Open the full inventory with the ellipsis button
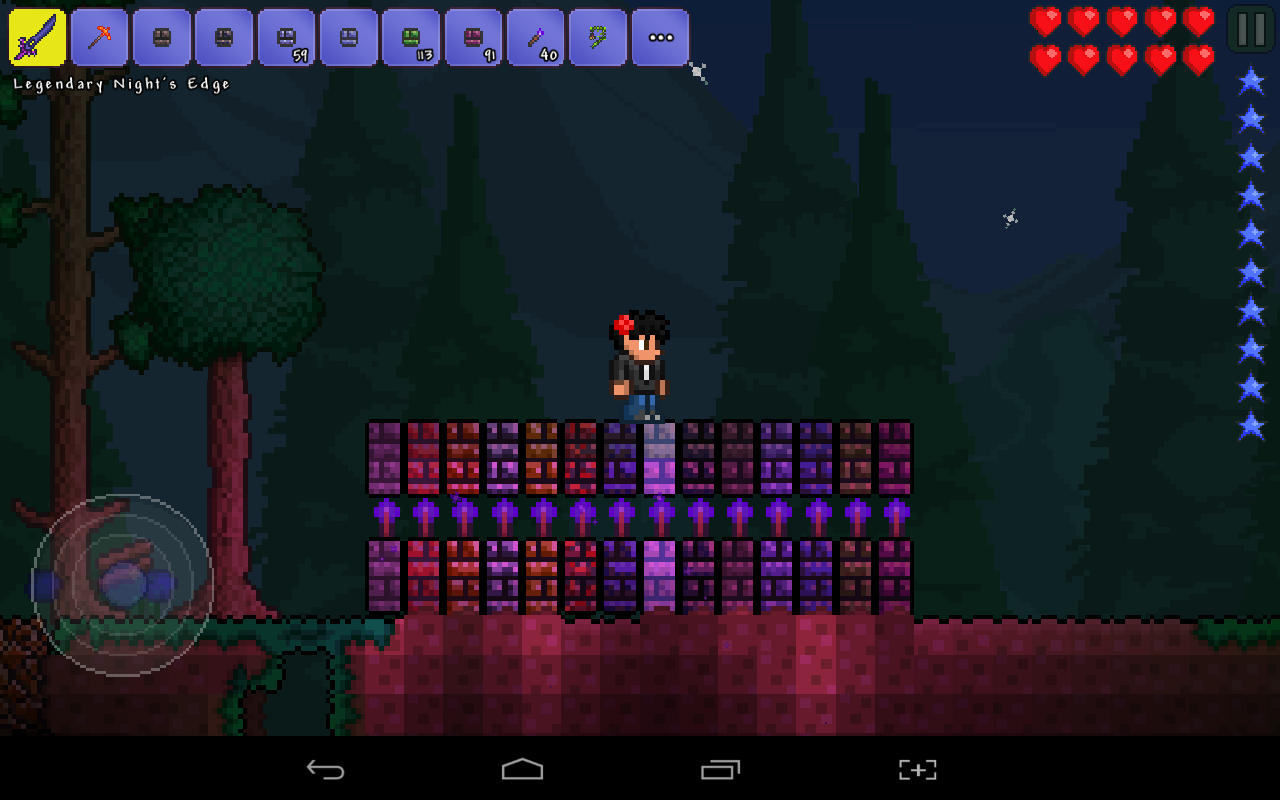This screenshot has width=1280, height=800. pos(660,36)
